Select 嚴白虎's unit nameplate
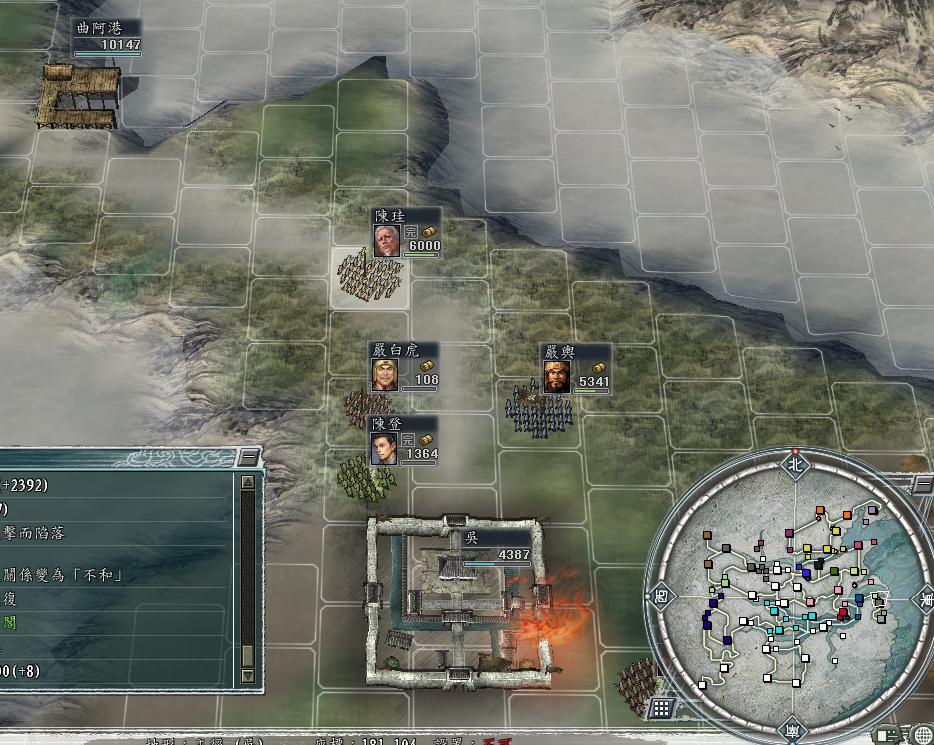Viewport: 934px width, 745px height. [x=405, y=367]
